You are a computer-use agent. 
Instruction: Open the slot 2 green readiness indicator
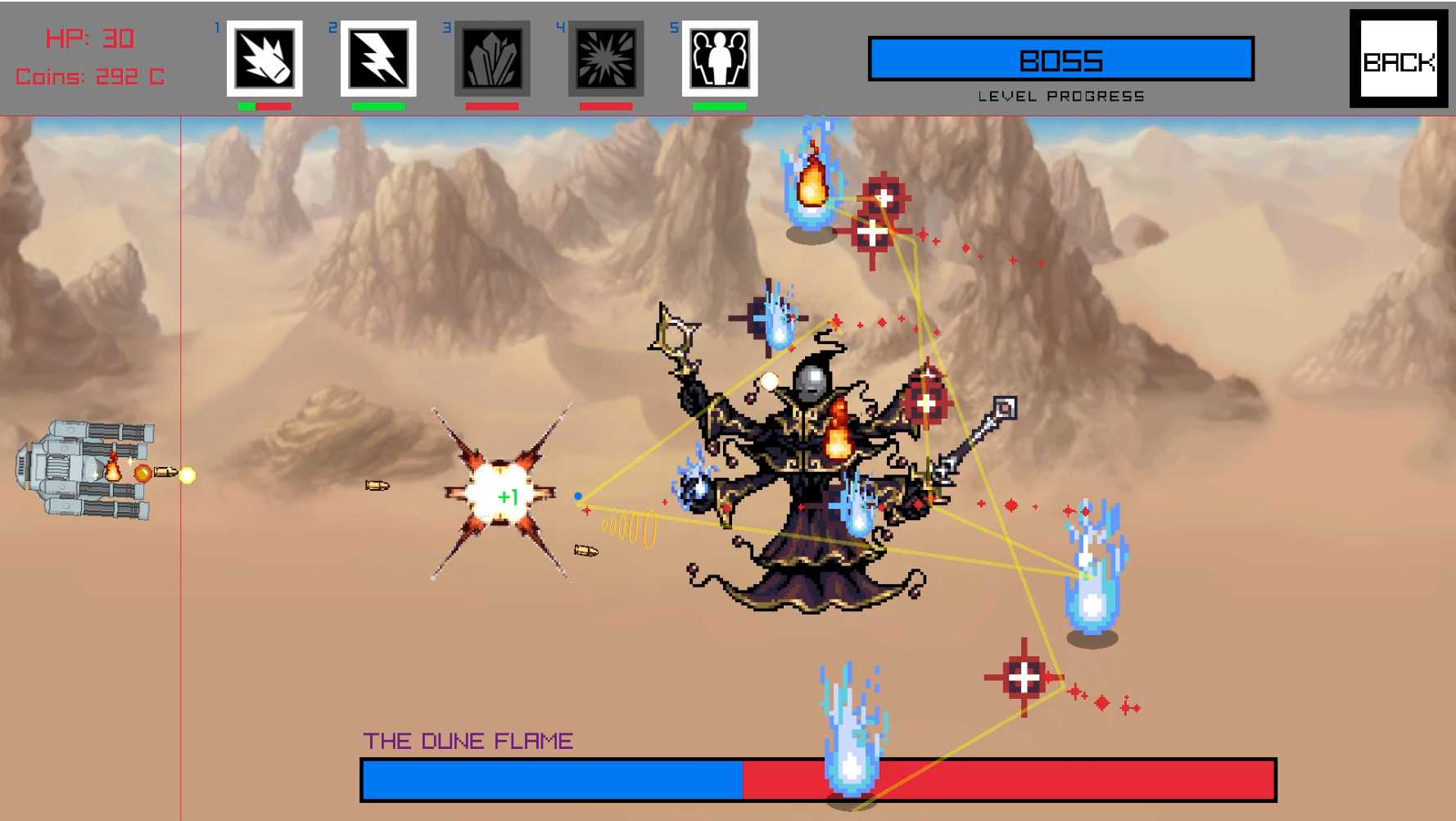378,106
